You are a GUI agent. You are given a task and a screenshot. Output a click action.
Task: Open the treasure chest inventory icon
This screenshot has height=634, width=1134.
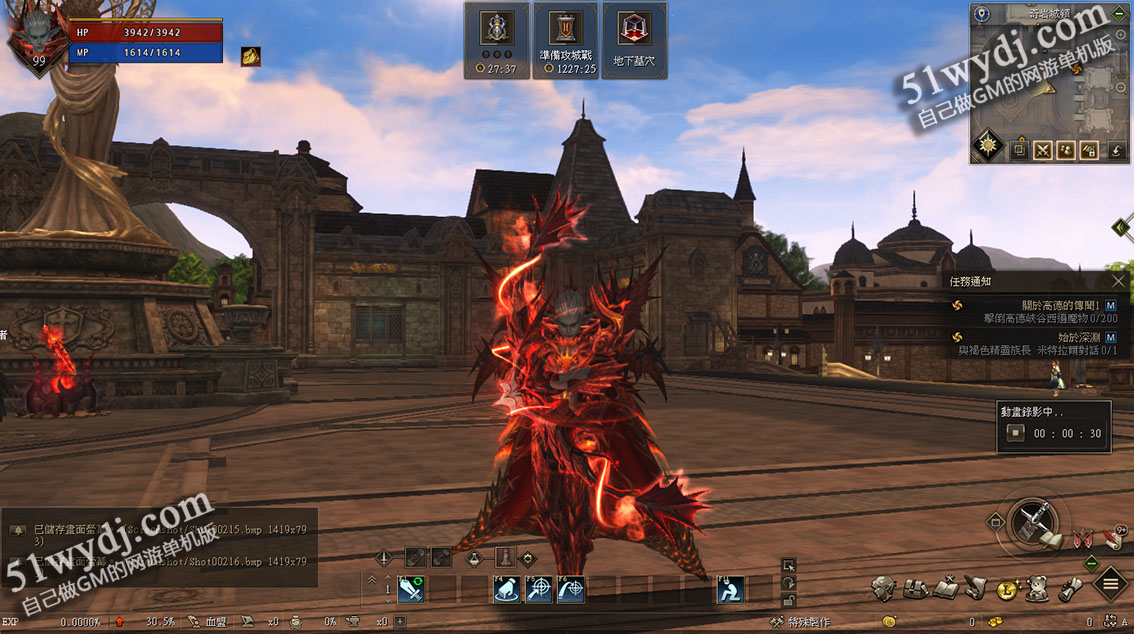click(x=914, y=588)
